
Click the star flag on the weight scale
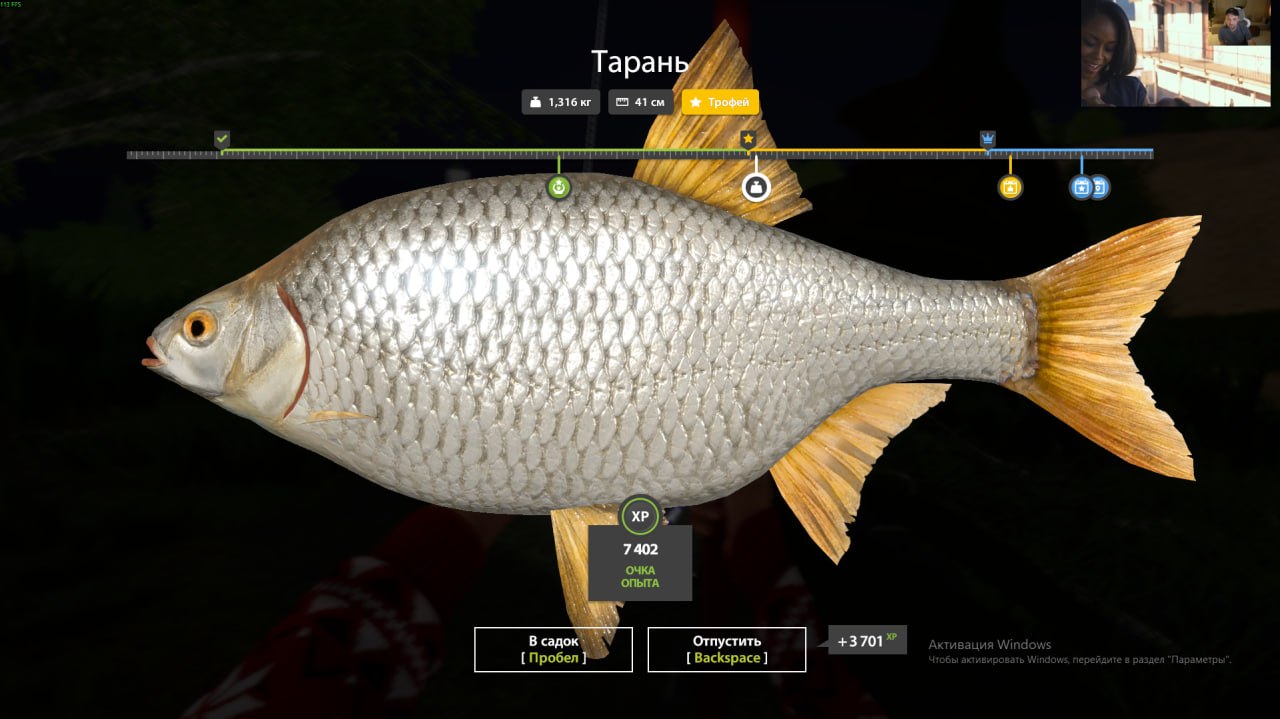(748, 139)
